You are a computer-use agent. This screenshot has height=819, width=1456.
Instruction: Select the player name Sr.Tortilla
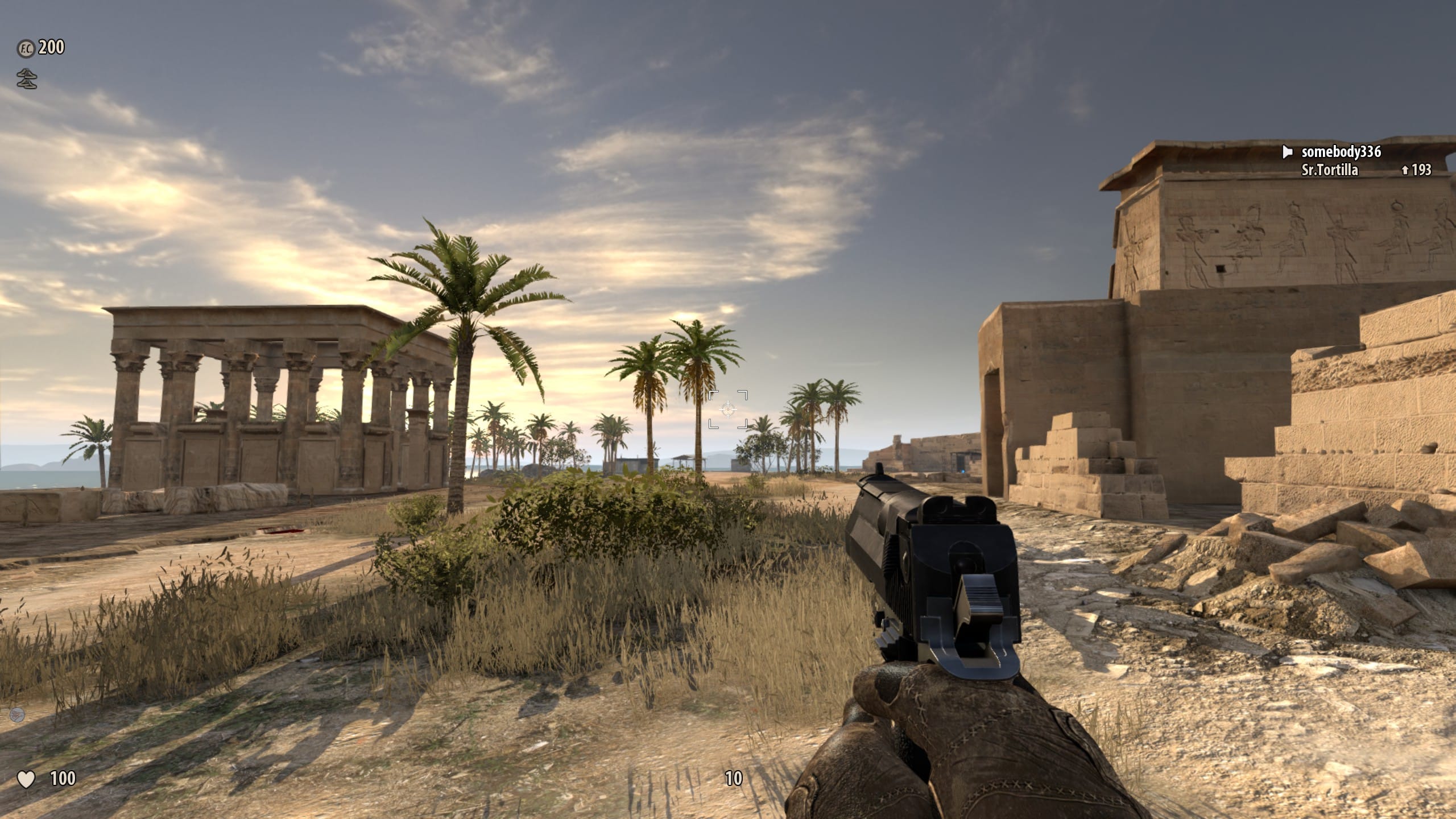coord(1330,172)
